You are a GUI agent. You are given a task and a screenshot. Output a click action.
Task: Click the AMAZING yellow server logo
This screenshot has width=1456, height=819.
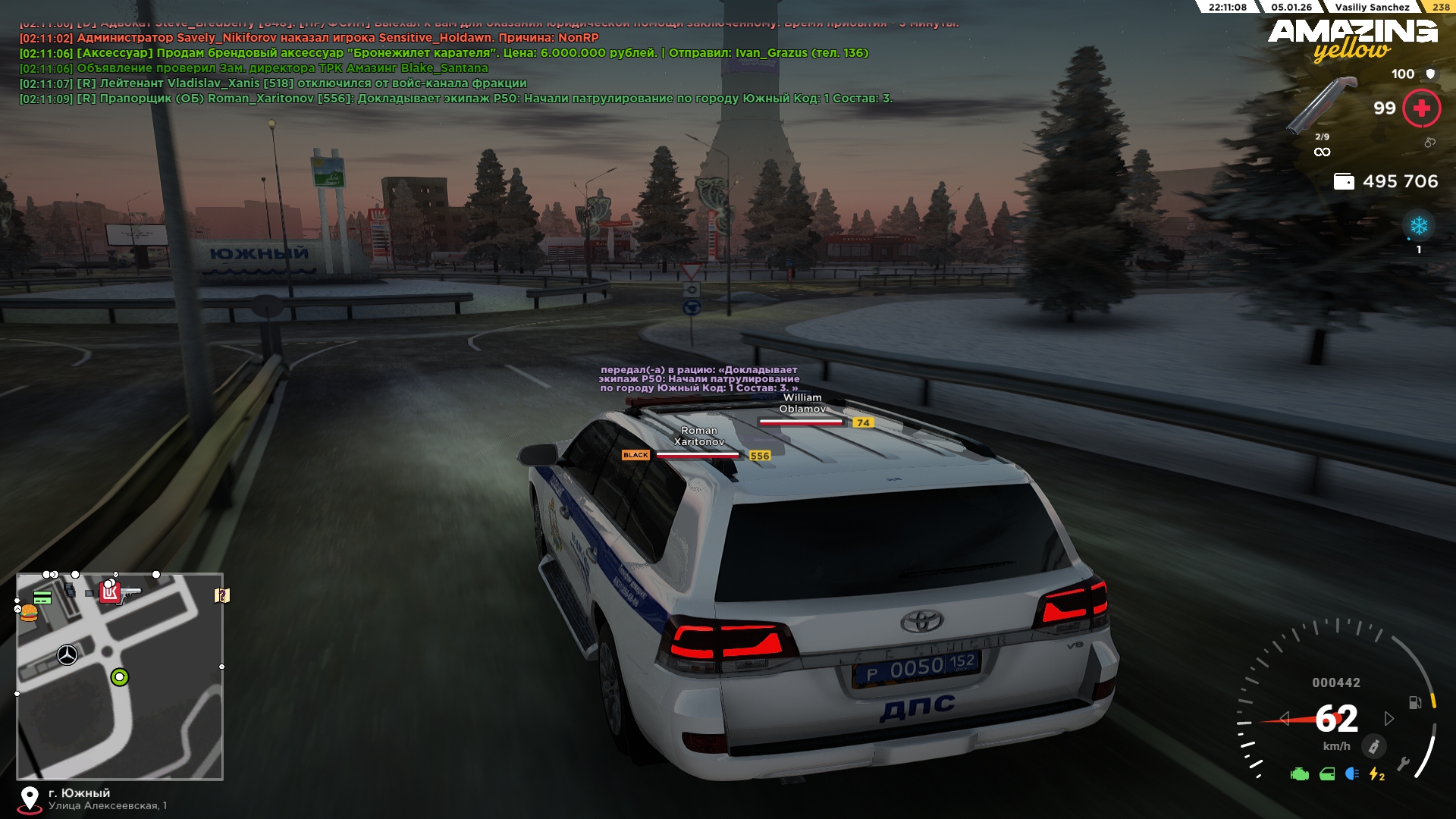click(1353, 39)
